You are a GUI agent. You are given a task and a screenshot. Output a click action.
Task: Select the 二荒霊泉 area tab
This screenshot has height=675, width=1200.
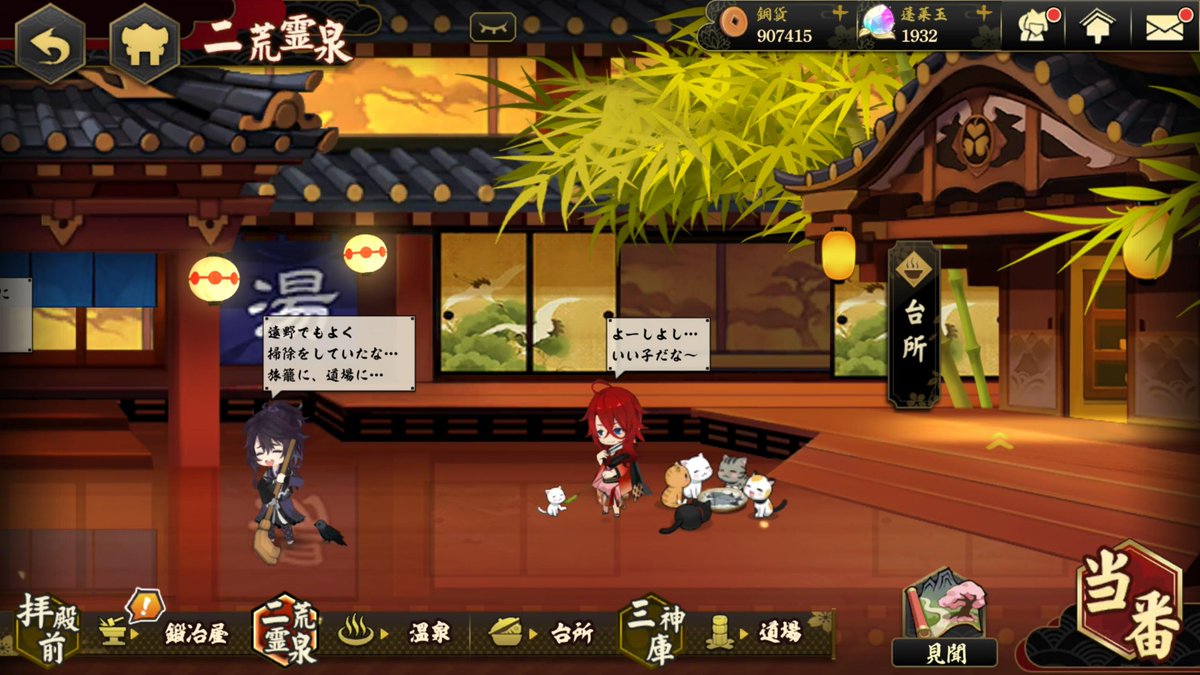[x=287, y=630]
